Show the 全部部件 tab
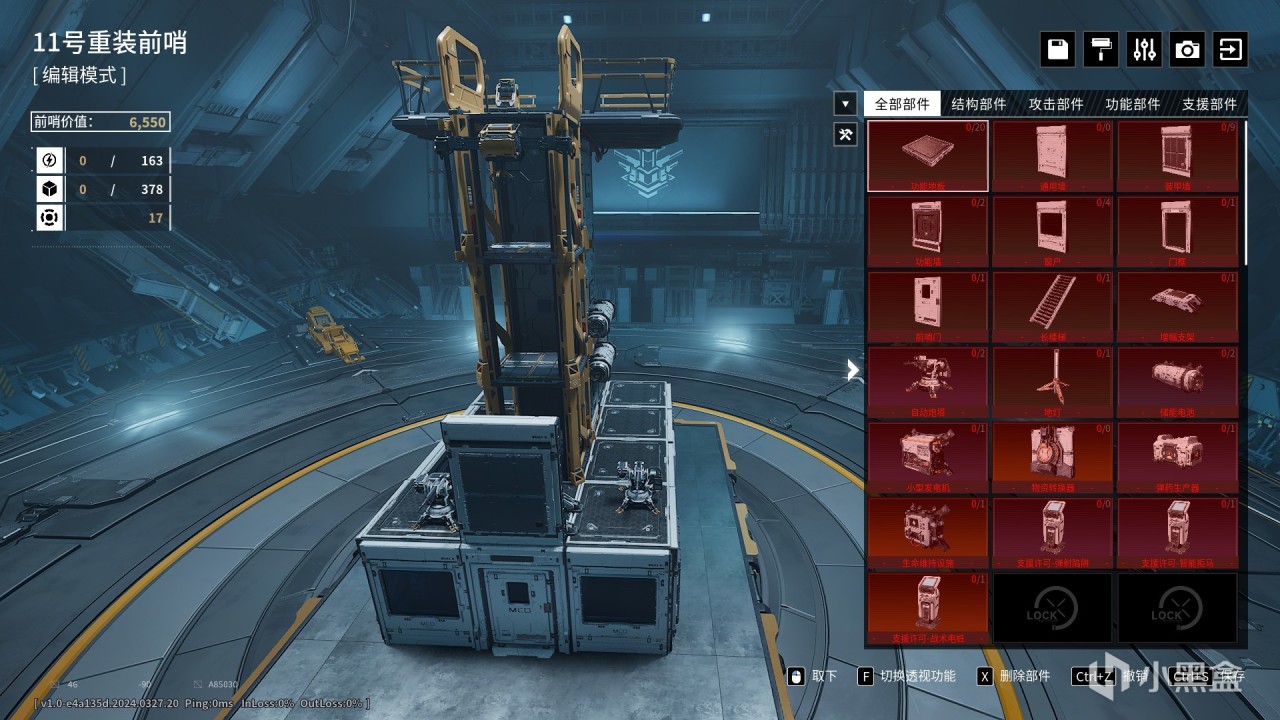Viewport: 1280px width, 720px height. tap(902, 104)
